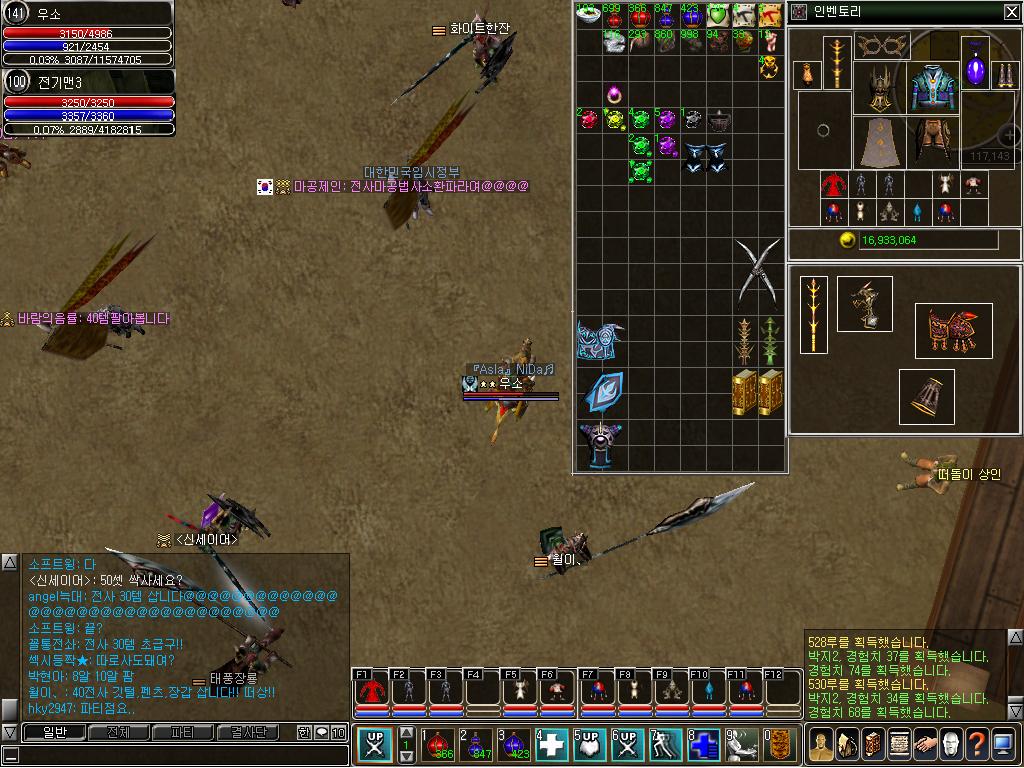Open the 결사단 chat tab
This screenshot has width=1024, height=768.
pos(249,733)
